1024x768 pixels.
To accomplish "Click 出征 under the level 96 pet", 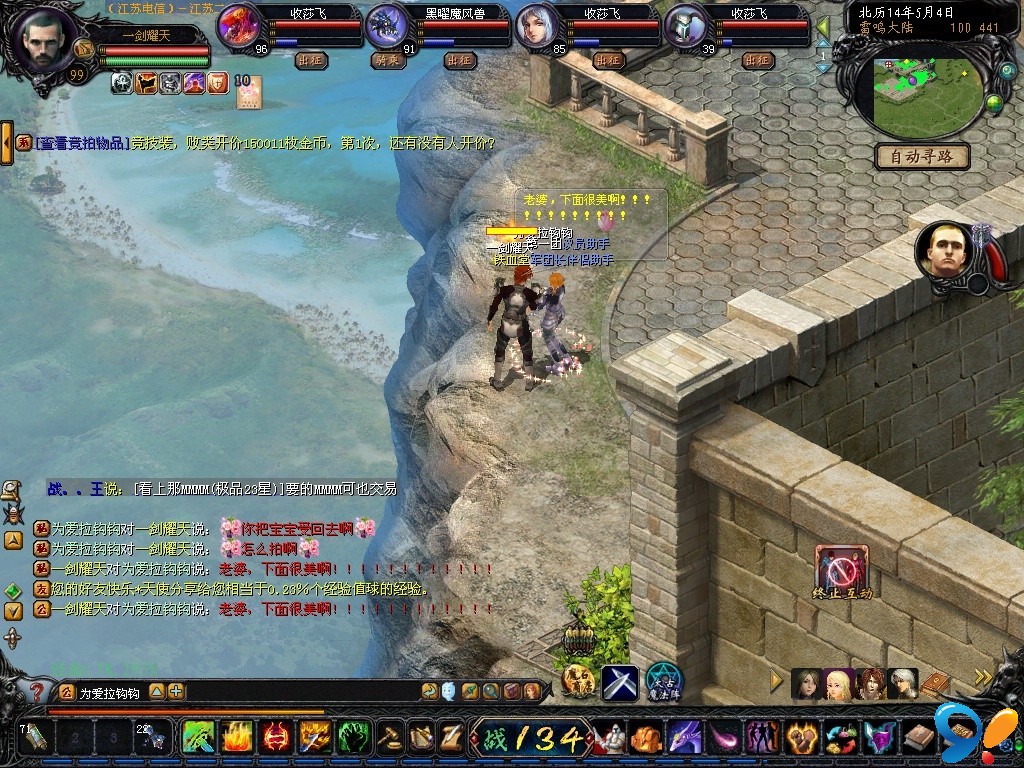I will click(312, 60).
